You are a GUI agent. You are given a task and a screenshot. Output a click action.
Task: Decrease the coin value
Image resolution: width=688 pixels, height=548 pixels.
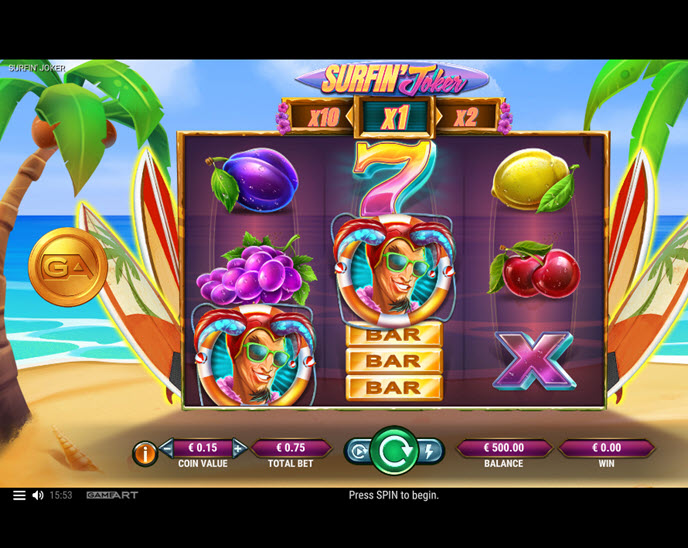click(166, 447)
